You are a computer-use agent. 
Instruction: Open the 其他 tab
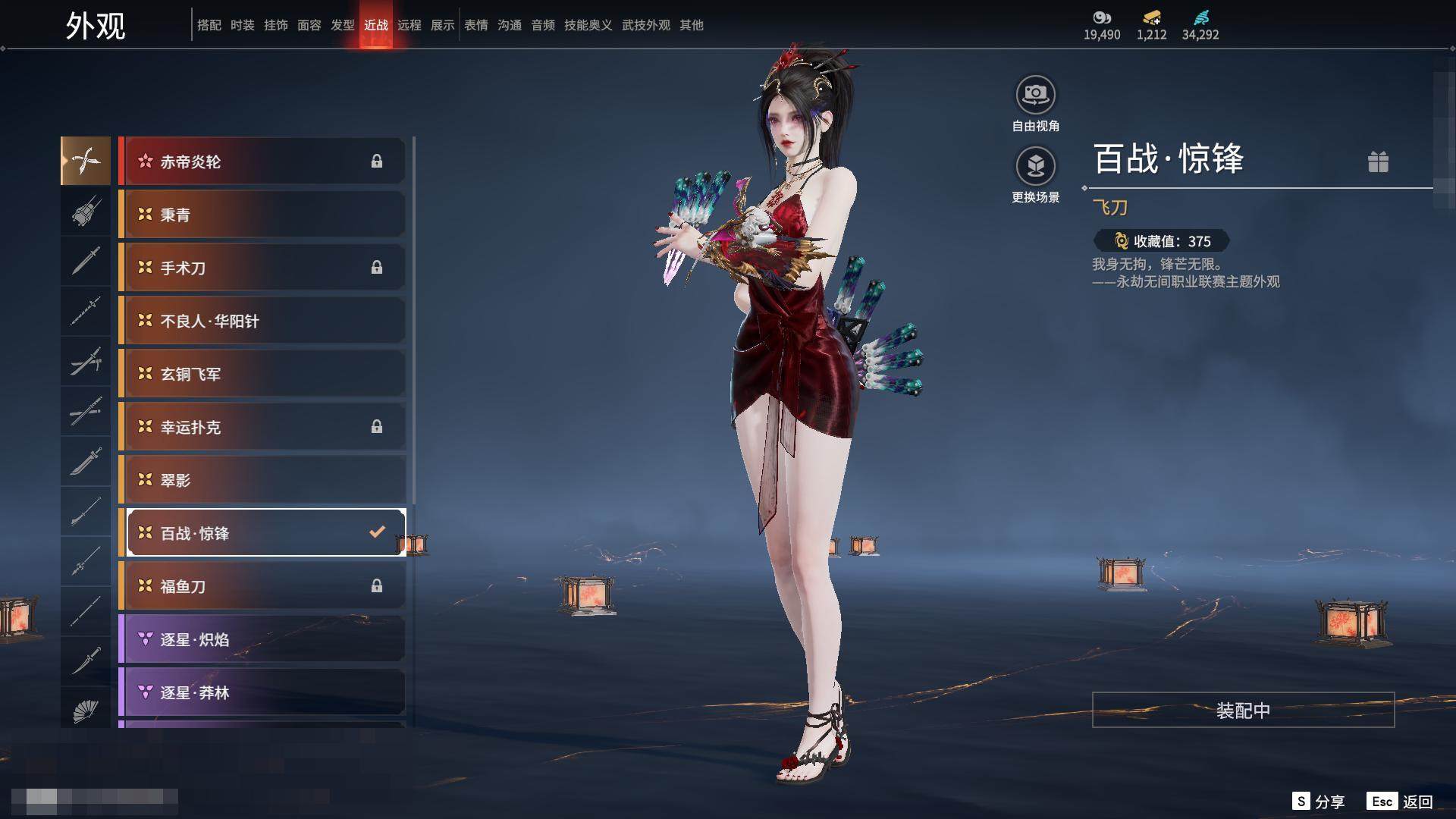tap(692, 25)
